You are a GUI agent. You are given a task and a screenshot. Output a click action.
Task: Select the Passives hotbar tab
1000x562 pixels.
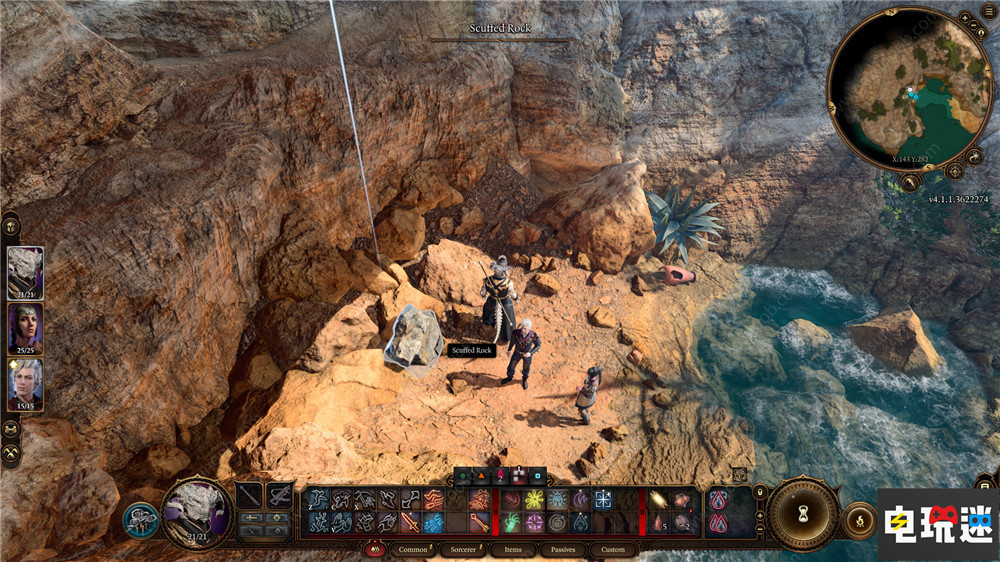(x=563, y=549)
